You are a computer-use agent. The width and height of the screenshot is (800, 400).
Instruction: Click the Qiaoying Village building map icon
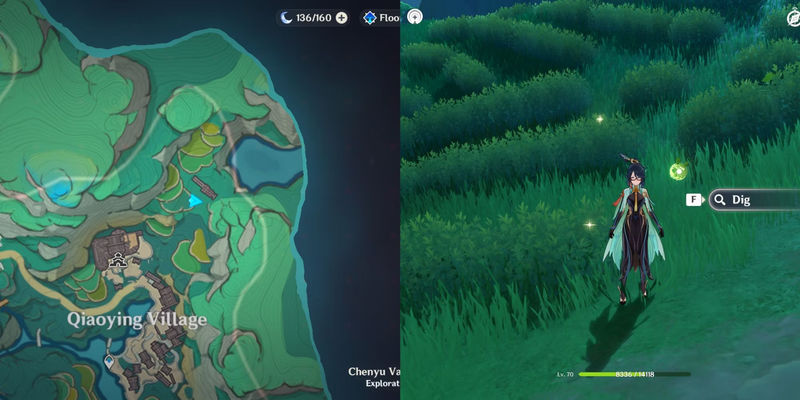point(119,261)
